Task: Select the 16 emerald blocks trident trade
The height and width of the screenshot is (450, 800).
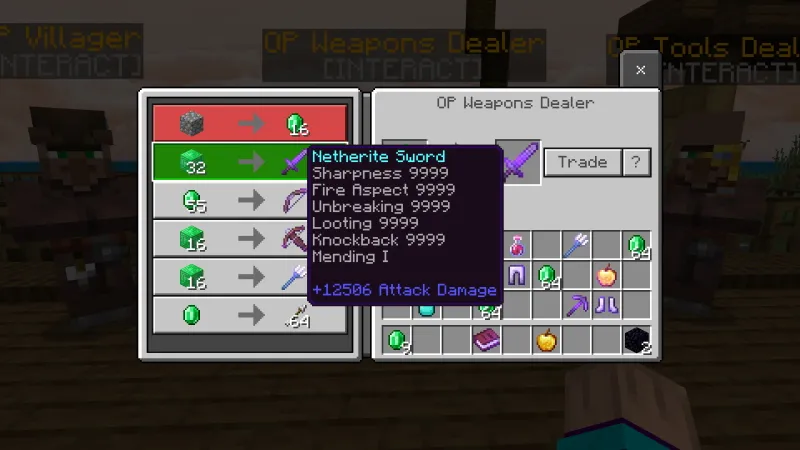Action: pos(249,276)
